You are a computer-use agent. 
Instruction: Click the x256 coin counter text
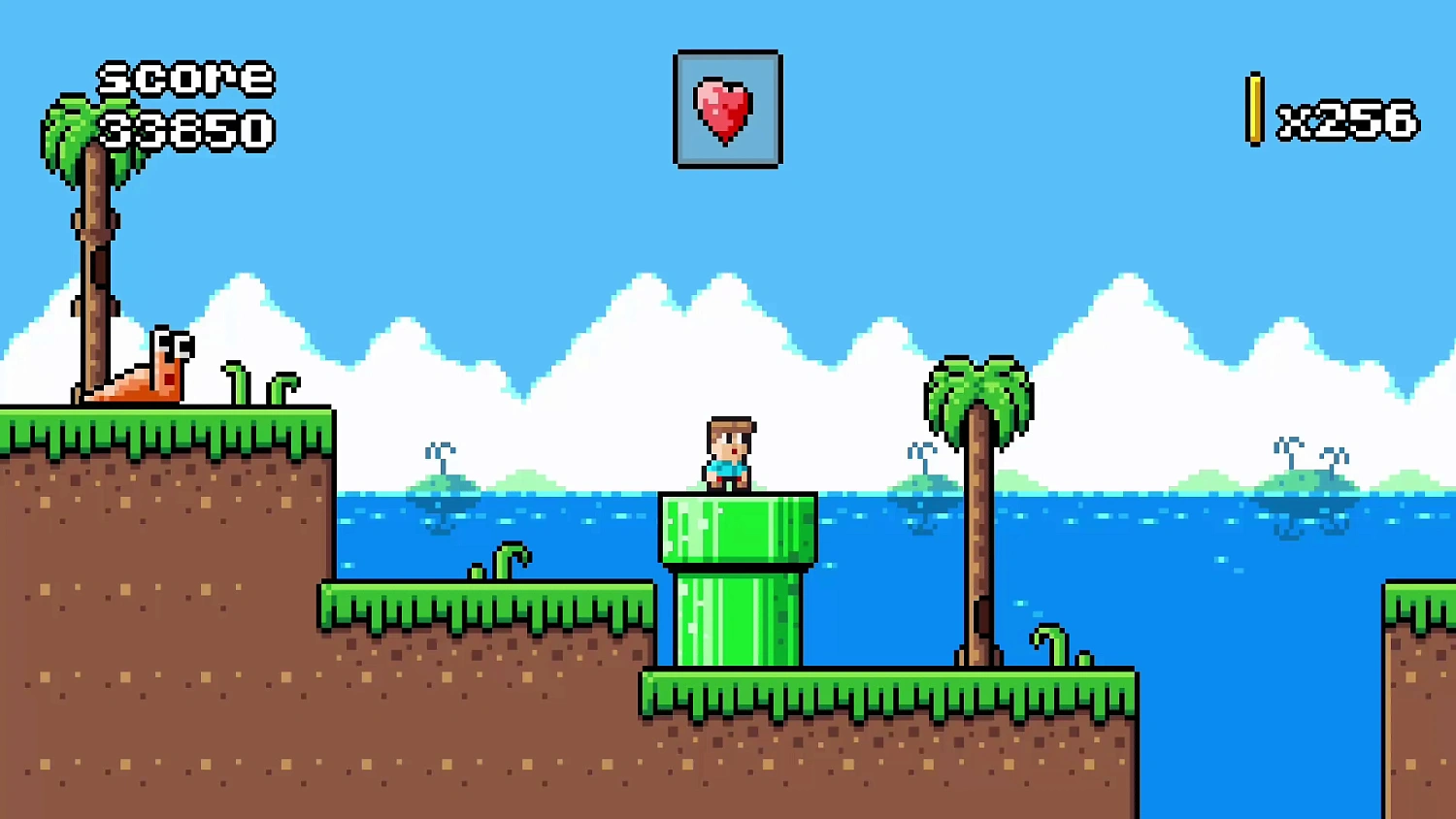[x=1349, y=118]
